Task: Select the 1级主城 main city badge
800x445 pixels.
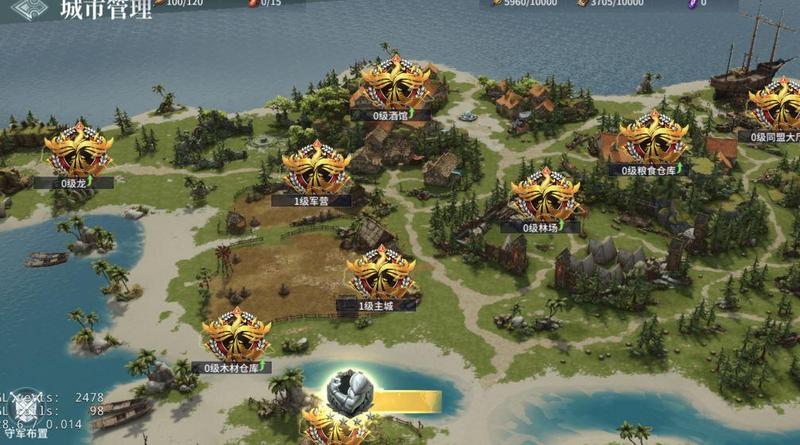Action: [380, 274]
